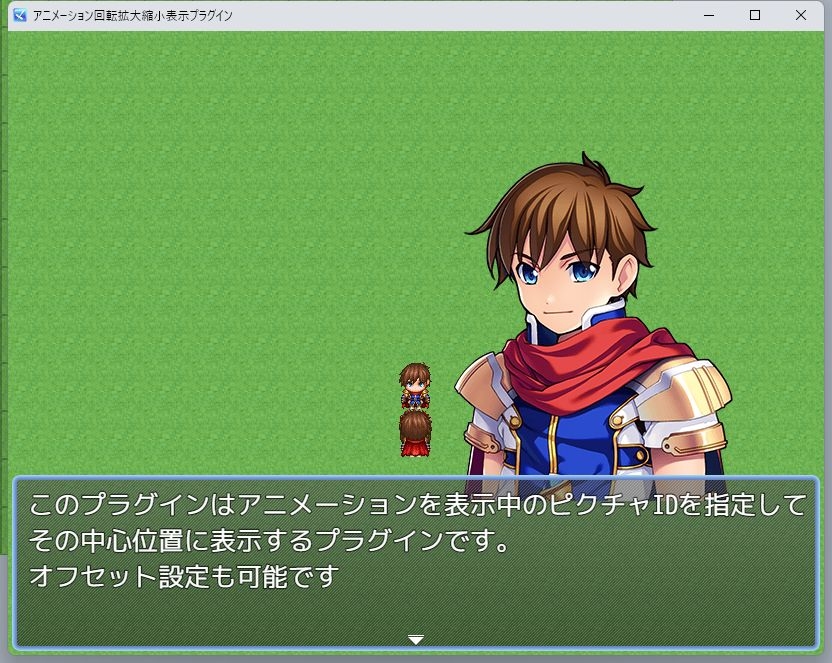Click the dialogue message window to continue
Viewport: 832px width, 663px height.
point(416,560)
